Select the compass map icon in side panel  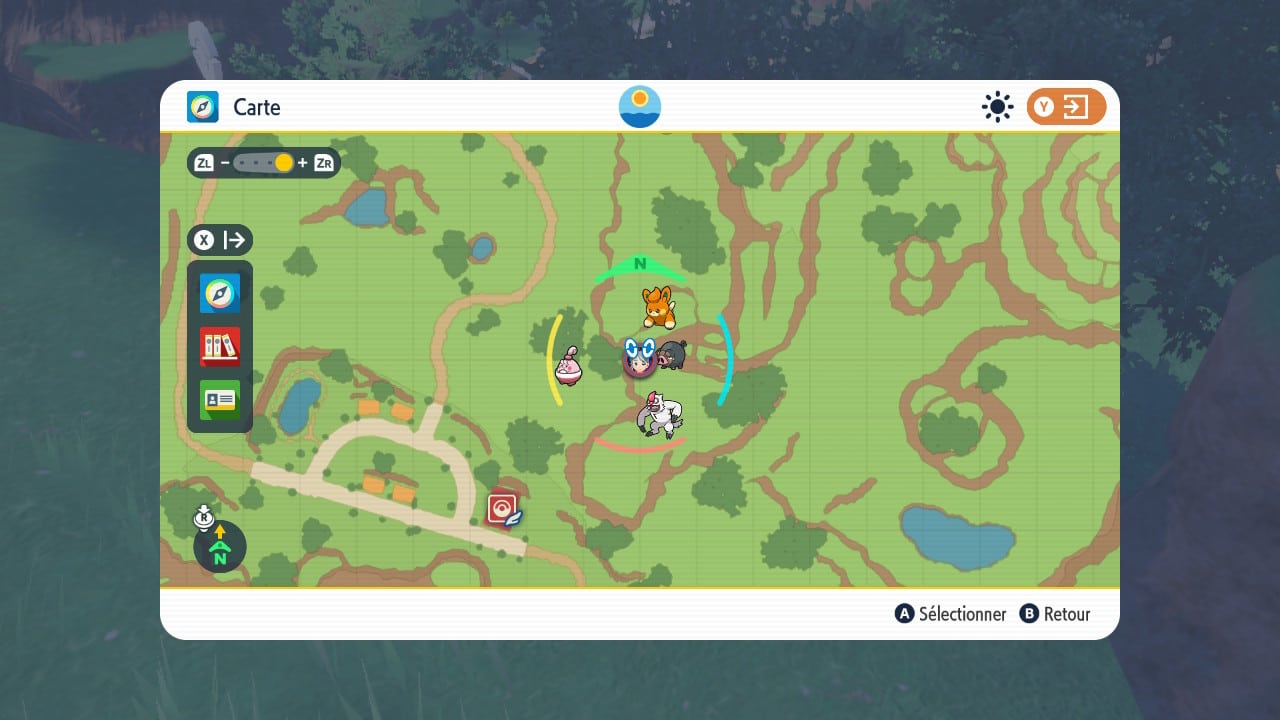pyautogui.click(x=220, y=293)
